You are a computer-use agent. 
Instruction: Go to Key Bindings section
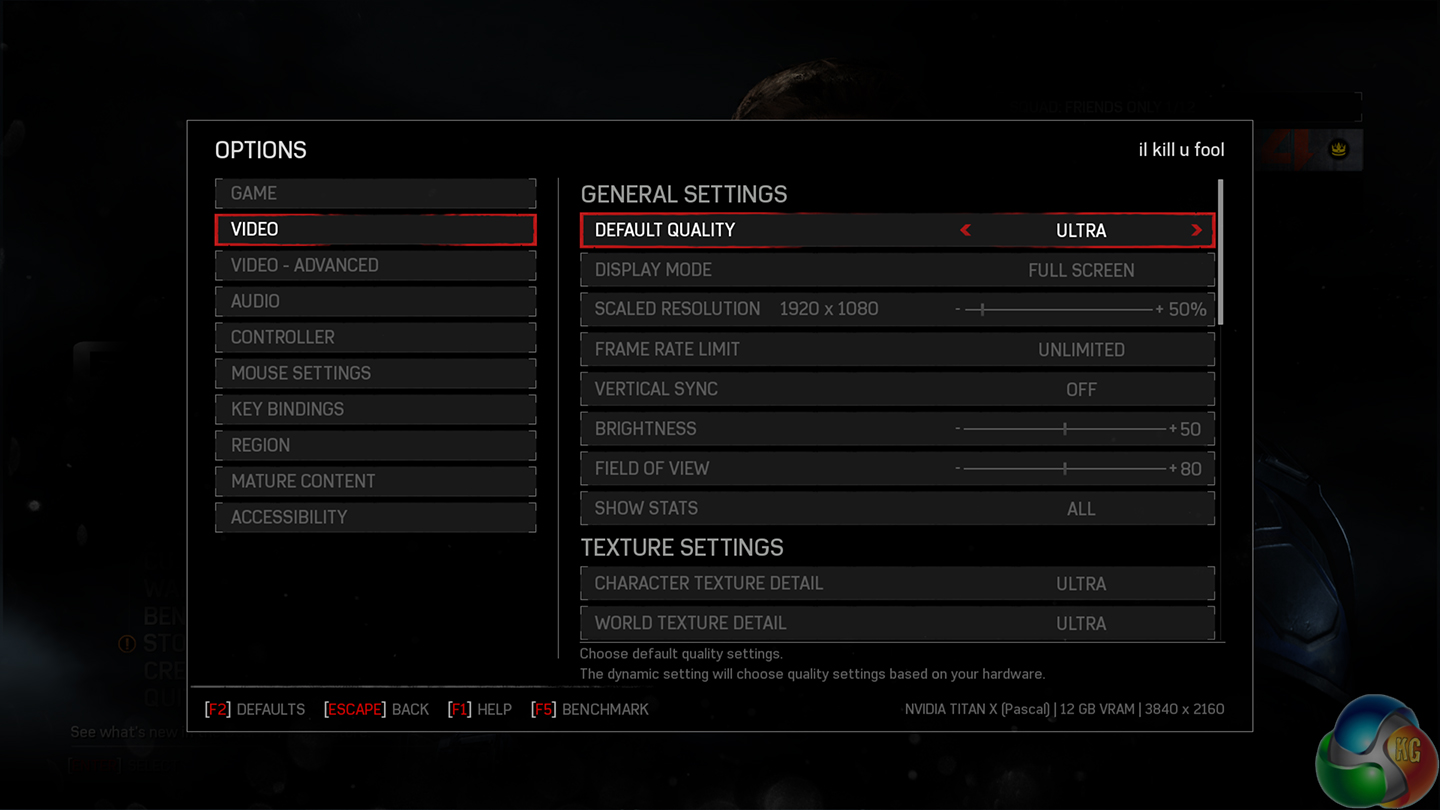375,409
